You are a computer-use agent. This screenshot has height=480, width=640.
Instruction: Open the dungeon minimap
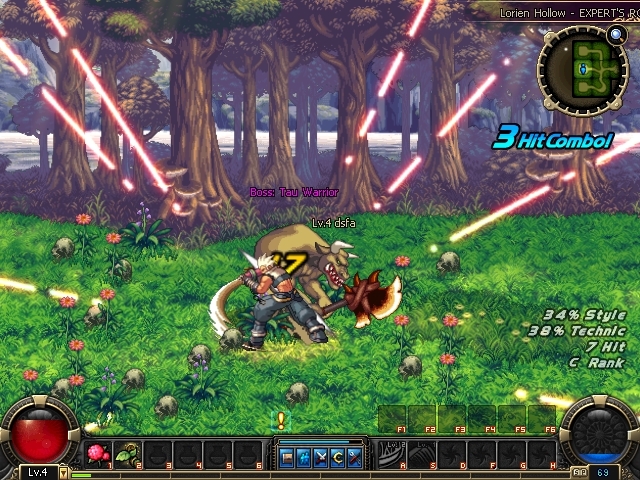coord(582,68)
